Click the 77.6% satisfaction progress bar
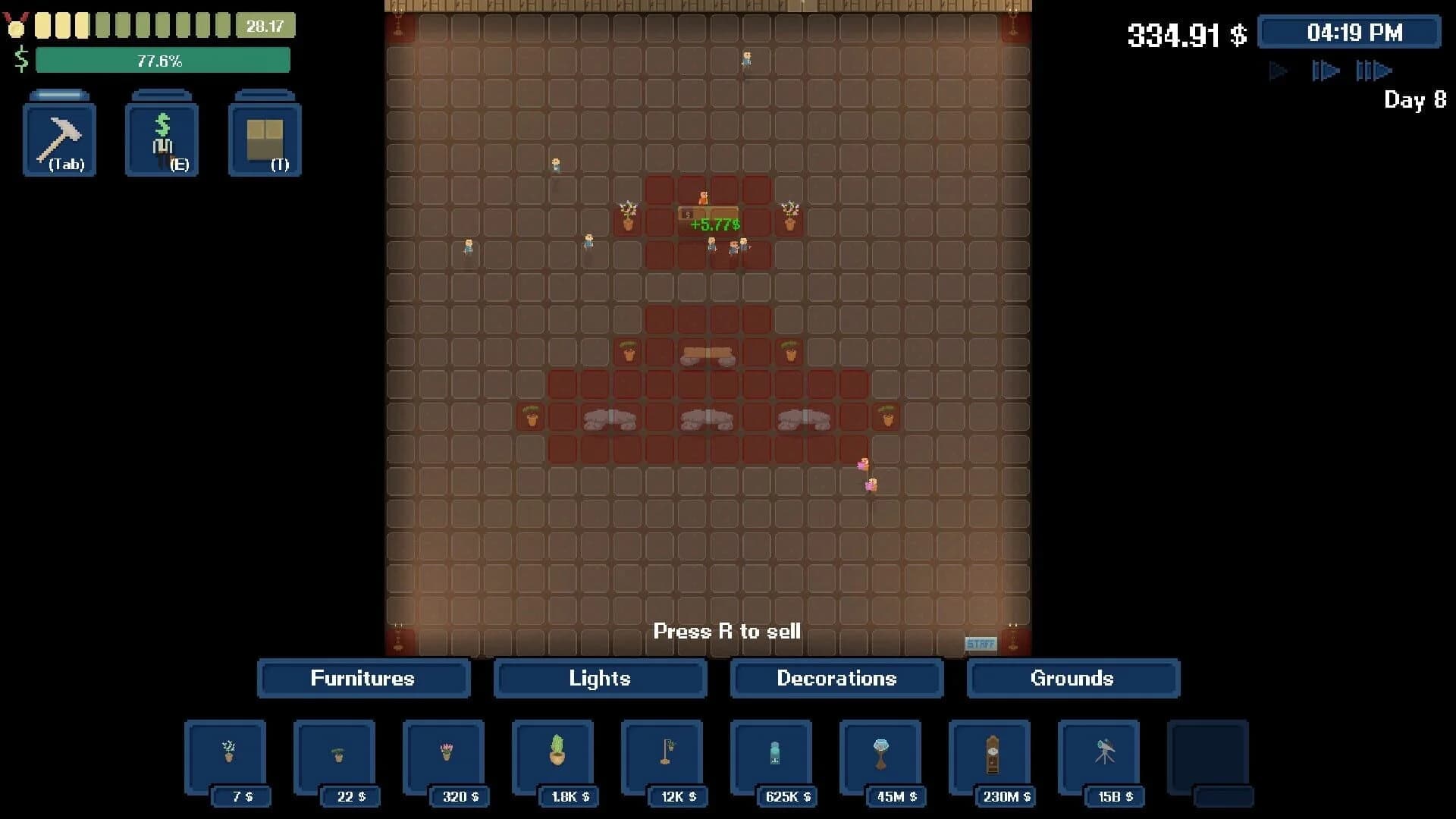The width and height of the screenshot is (1456, 819). [x=164, y=60]
